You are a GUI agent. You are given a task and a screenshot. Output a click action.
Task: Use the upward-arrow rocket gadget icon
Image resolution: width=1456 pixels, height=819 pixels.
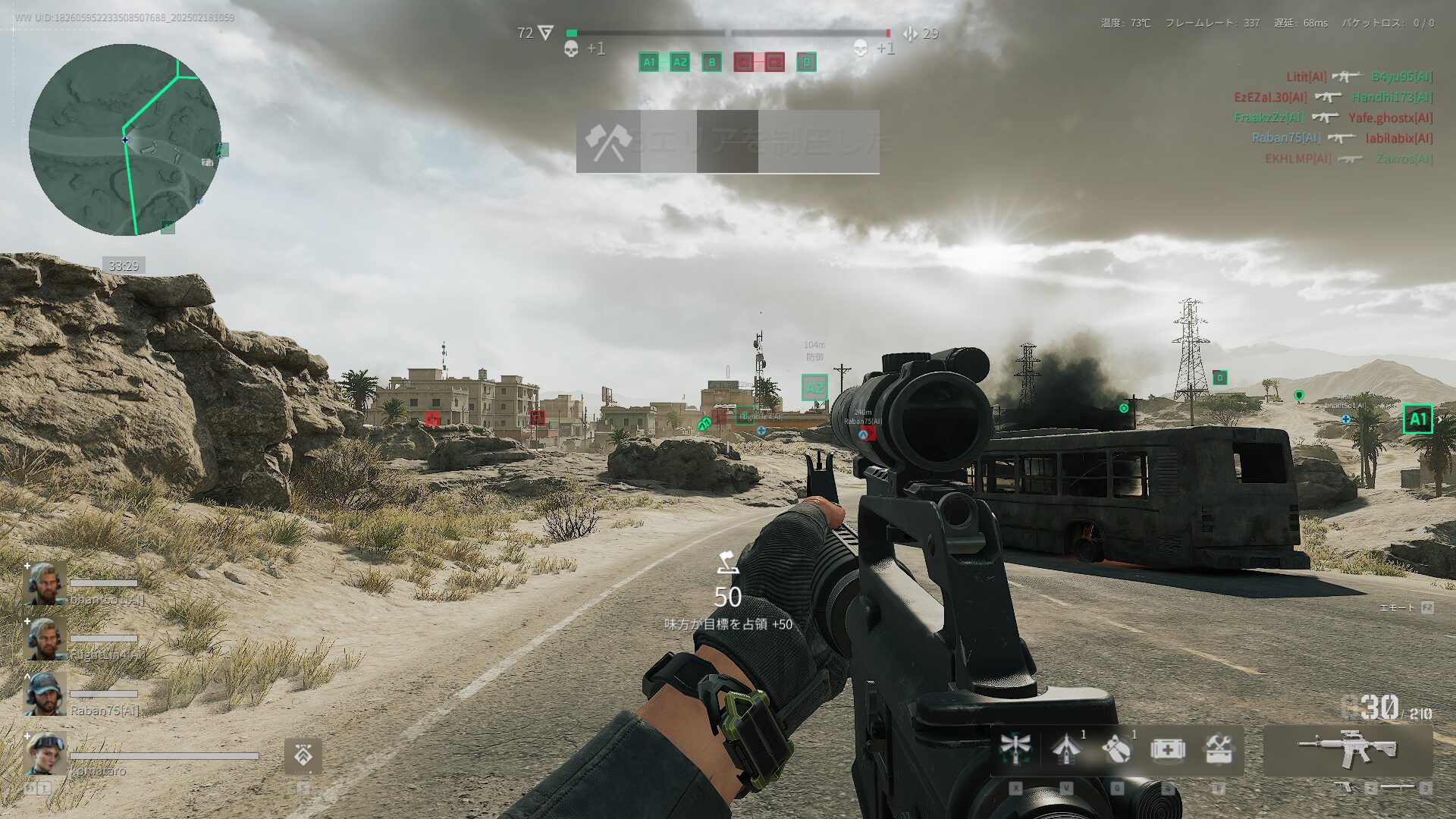point(1066,748)
